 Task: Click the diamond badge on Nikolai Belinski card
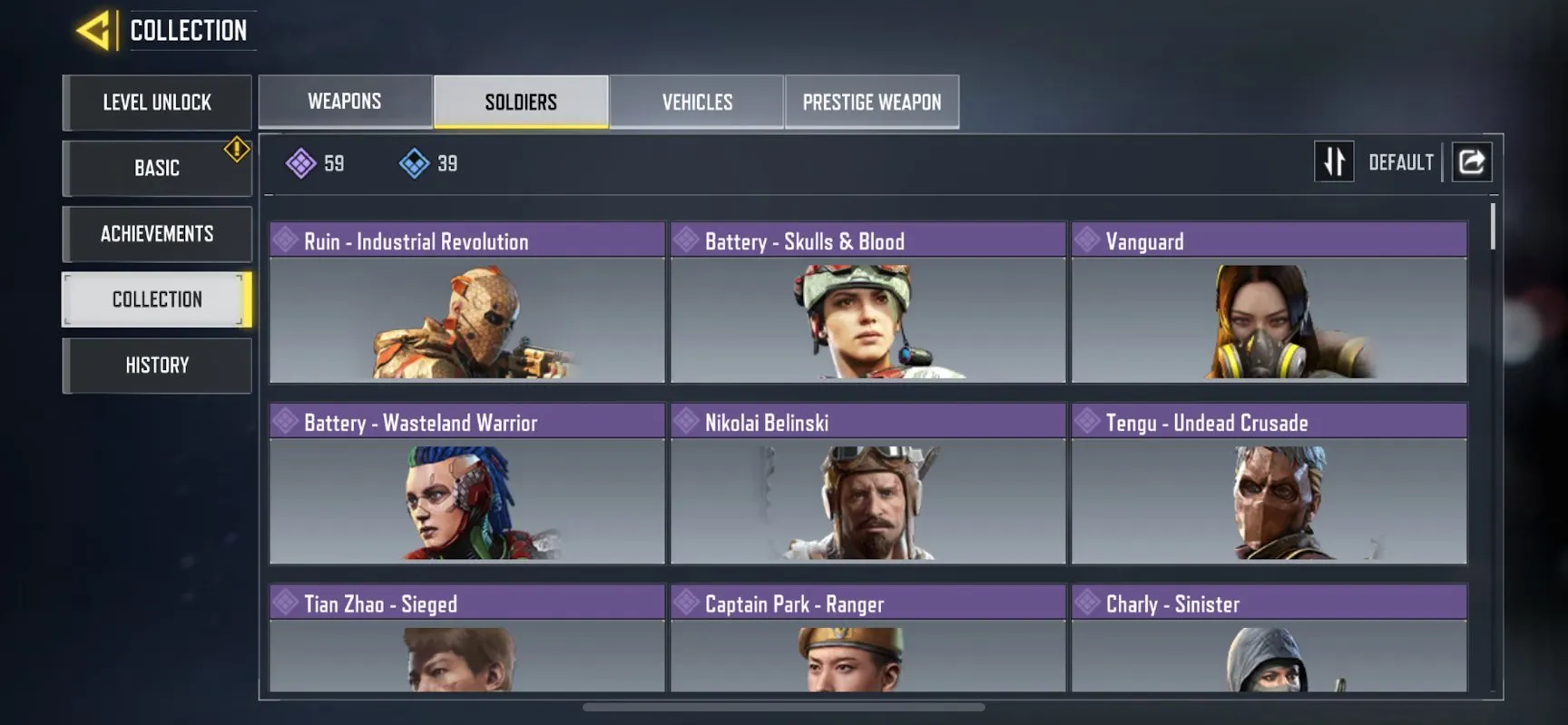[x=687, y=420]
